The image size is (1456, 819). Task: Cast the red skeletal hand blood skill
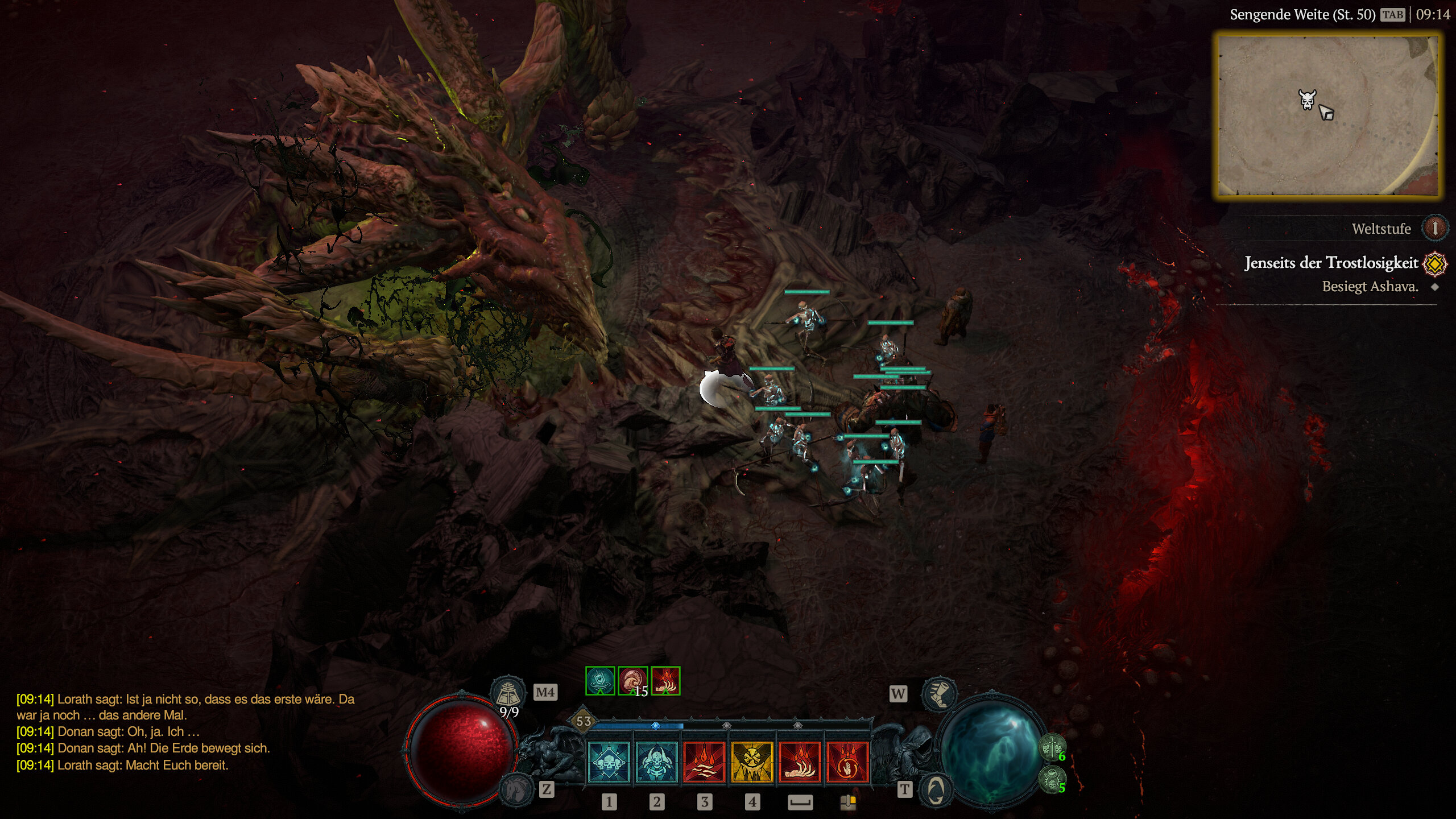[800, 762]
